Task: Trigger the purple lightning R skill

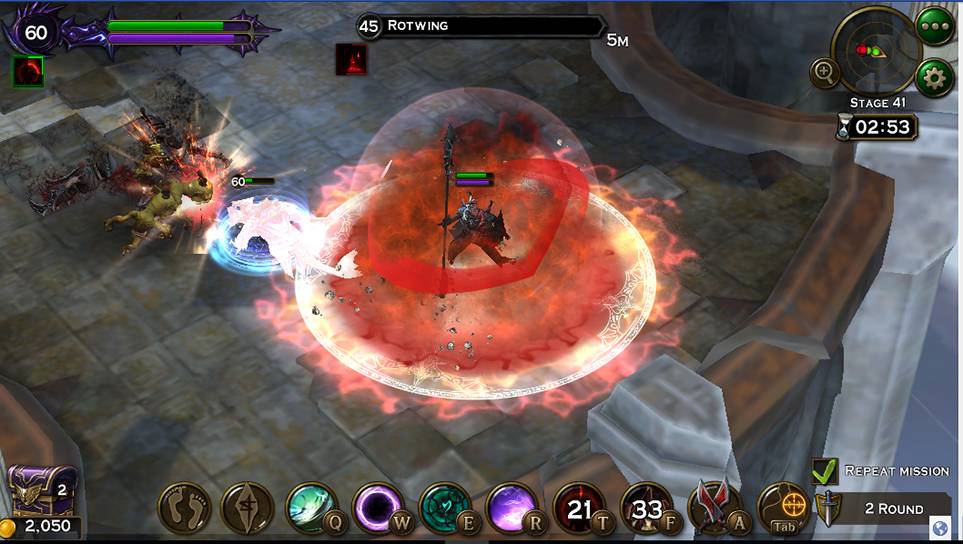Action: pos(512,508)
